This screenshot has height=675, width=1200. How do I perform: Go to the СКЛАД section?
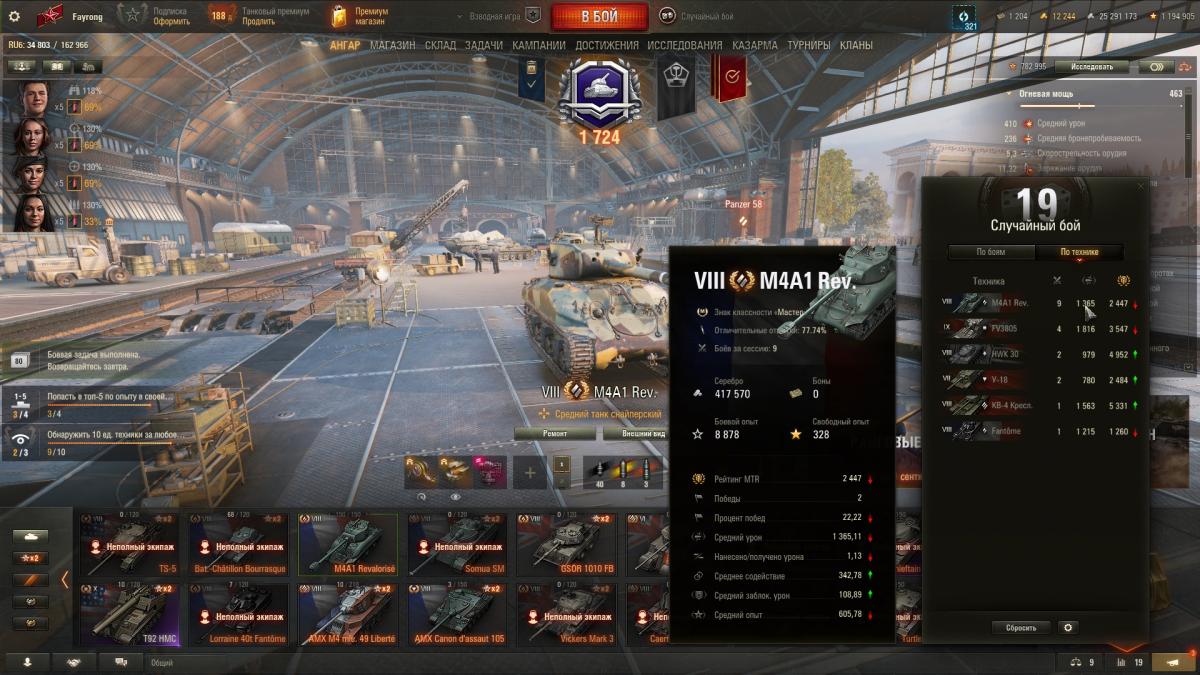pyautogui.click(x=440, y=45)
